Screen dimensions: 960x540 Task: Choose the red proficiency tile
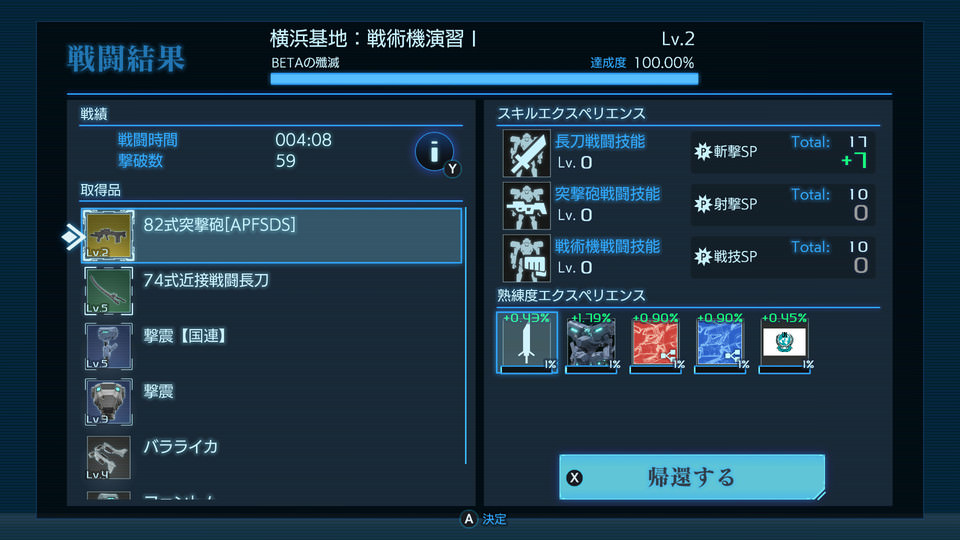(x=656, y=343)
